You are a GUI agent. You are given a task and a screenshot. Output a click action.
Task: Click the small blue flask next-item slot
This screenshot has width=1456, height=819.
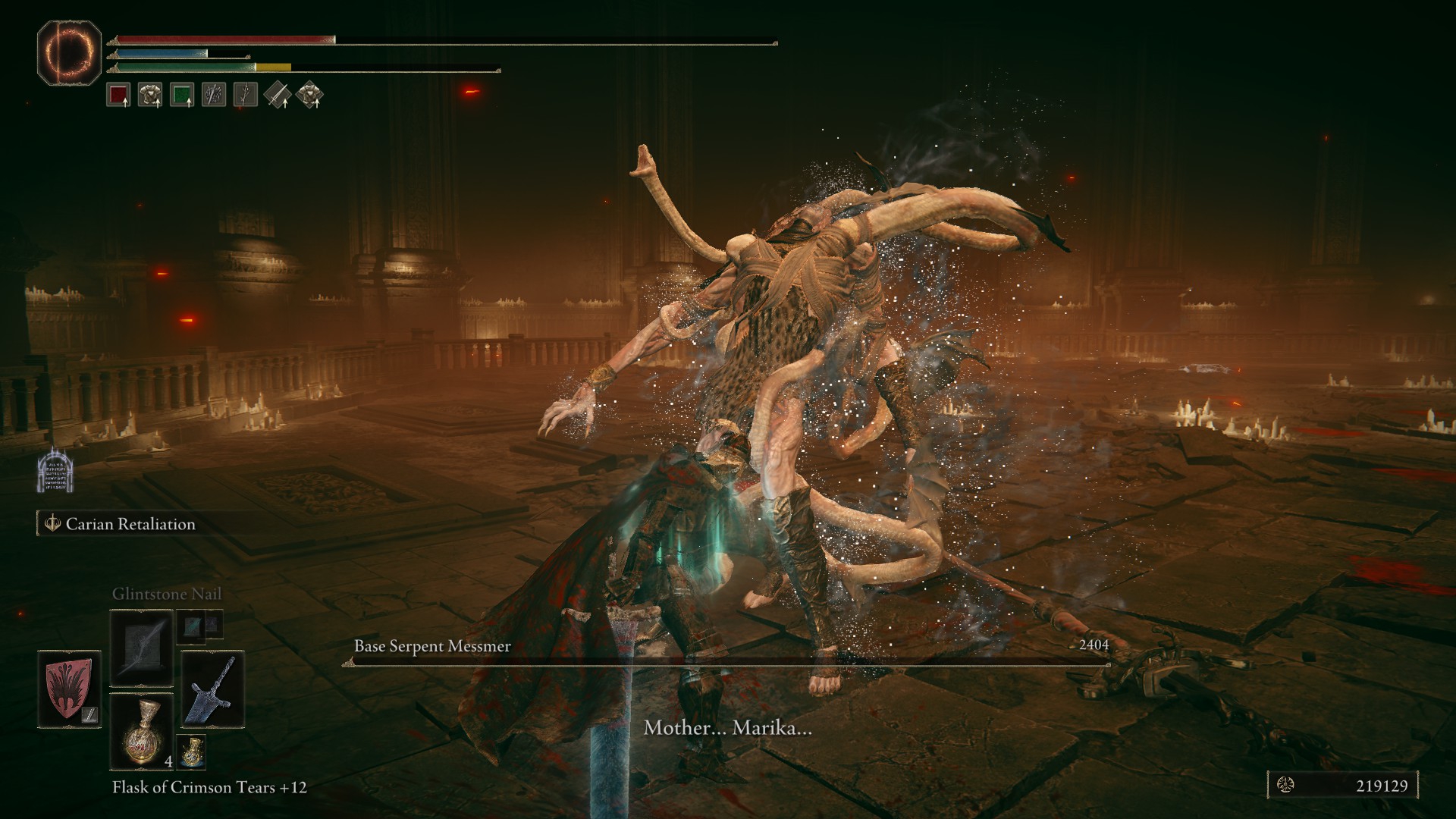click(x=191, y=752)
